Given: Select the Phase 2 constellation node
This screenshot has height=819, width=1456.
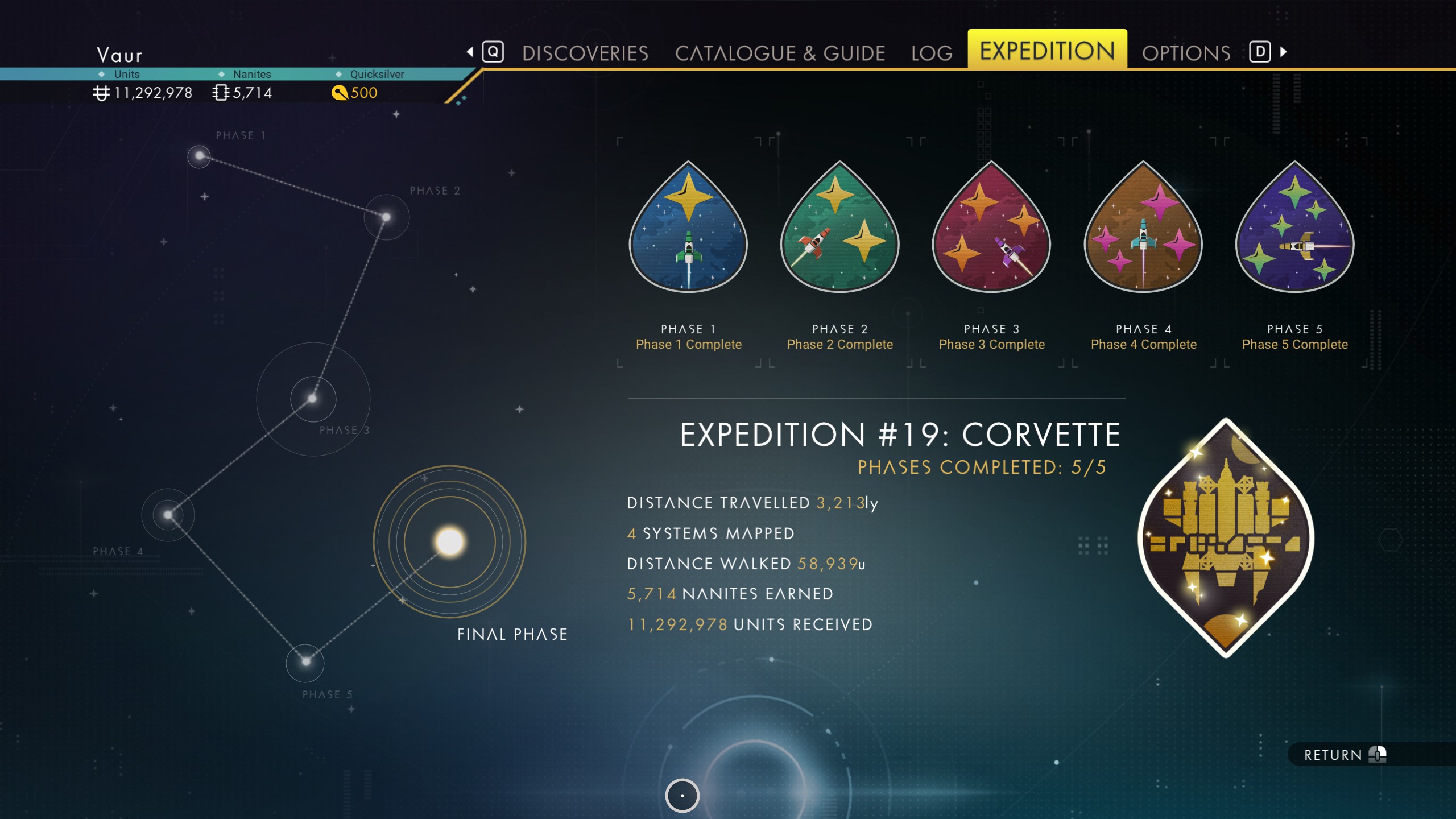Looking at the screenshot, I should tap(386, 217).
